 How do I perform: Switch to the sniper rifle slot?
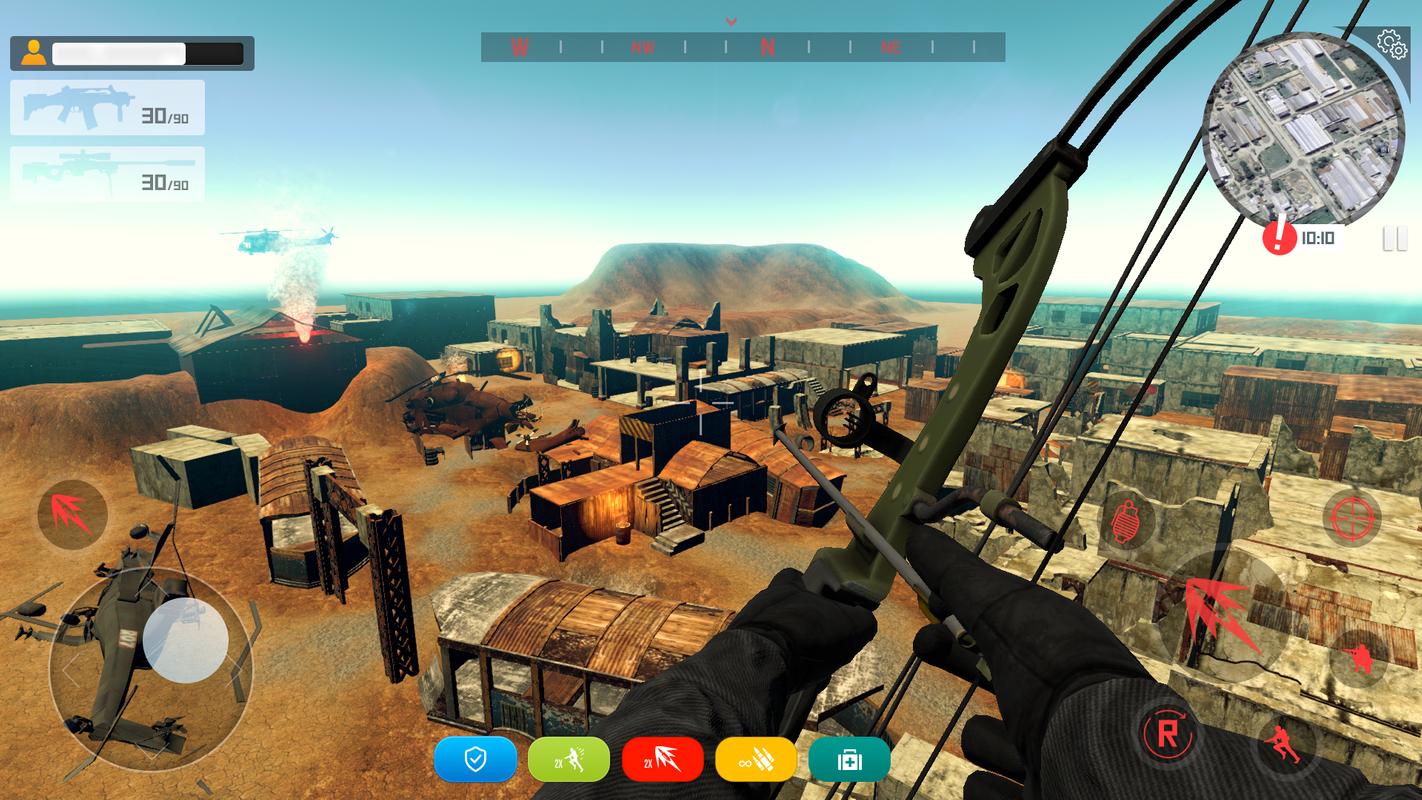107,174
